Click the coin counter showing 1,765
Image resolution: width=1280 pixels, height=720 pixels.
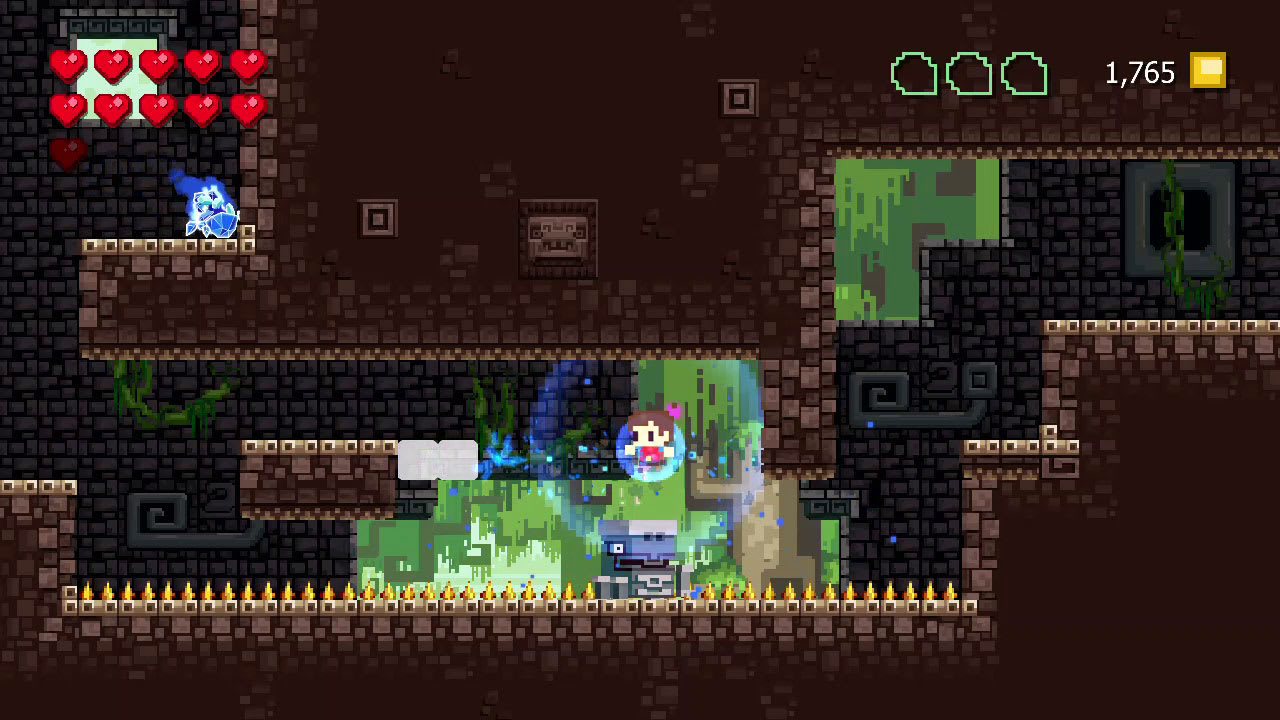click(x=1139, y=71)
